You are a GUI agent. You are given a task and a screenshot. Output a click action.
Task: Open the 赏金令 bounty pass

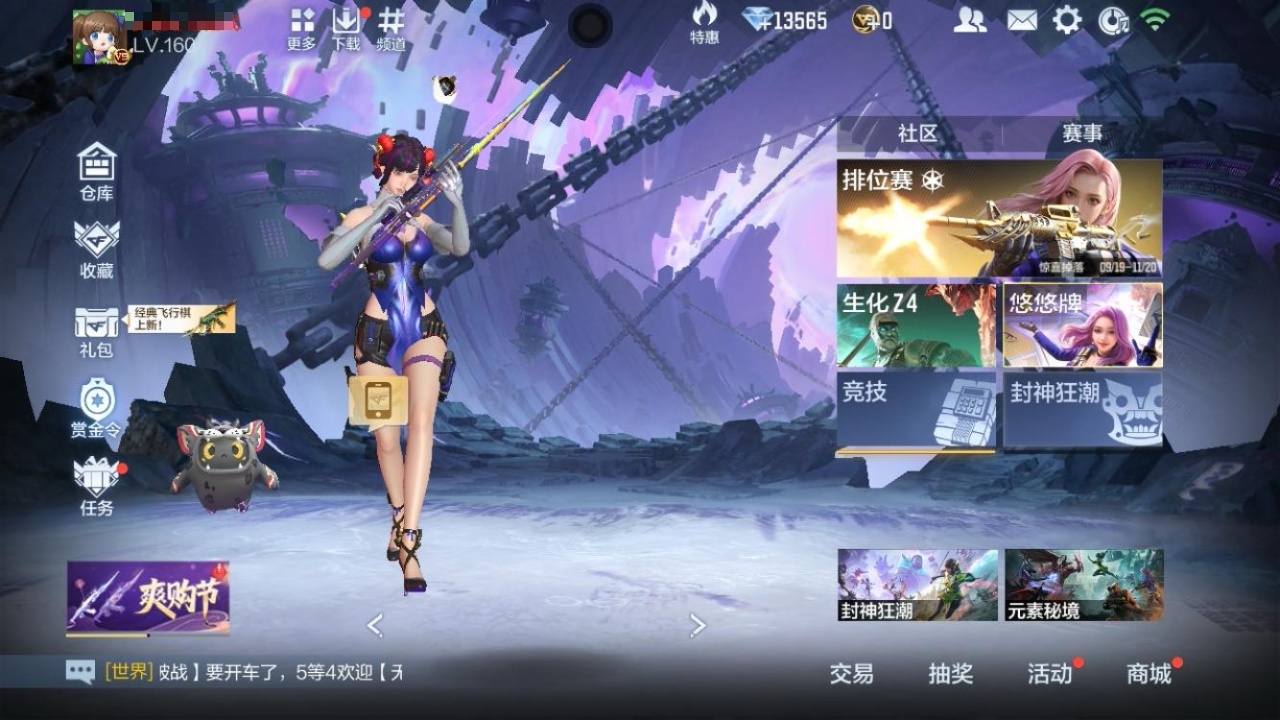97,408
